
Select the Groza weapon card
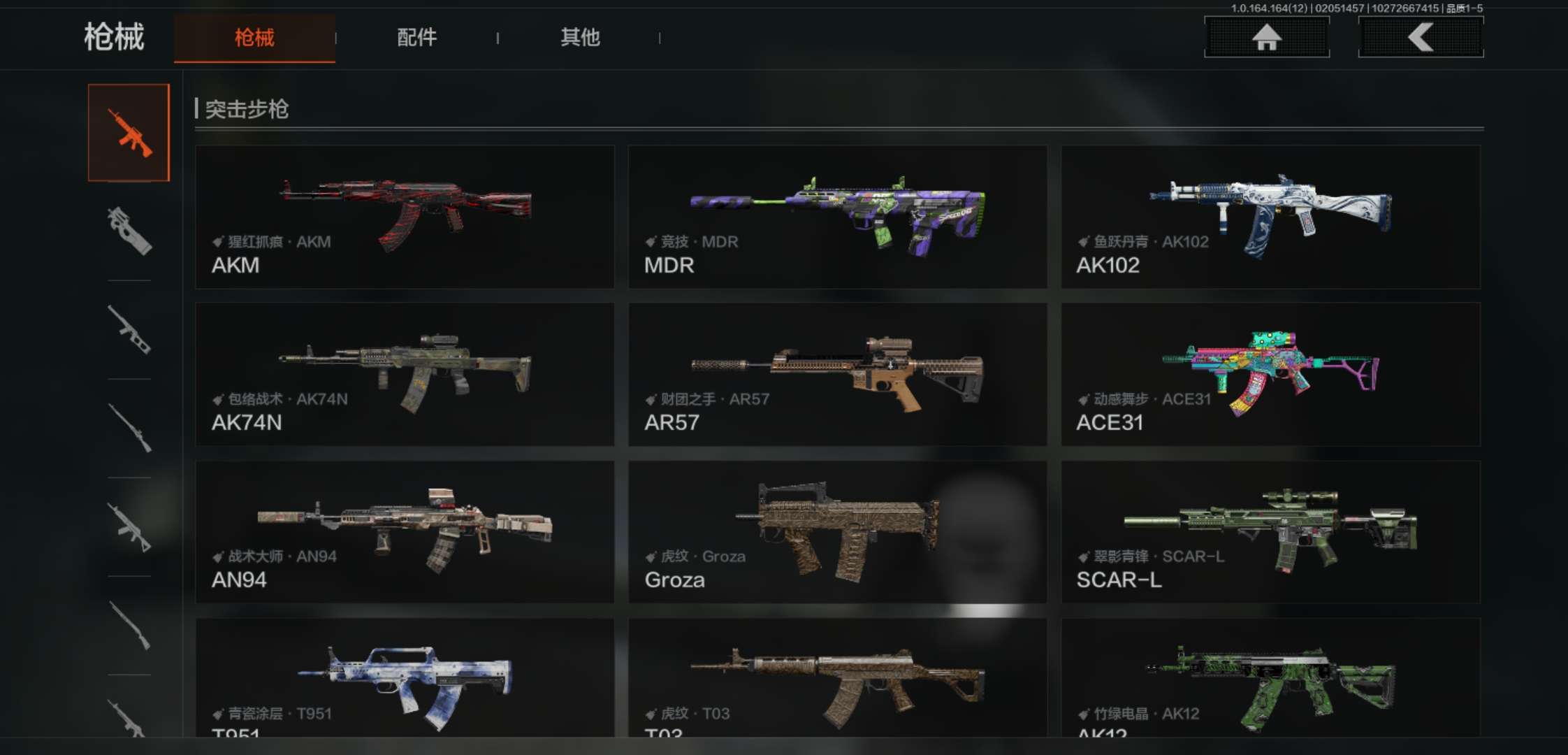837,531
